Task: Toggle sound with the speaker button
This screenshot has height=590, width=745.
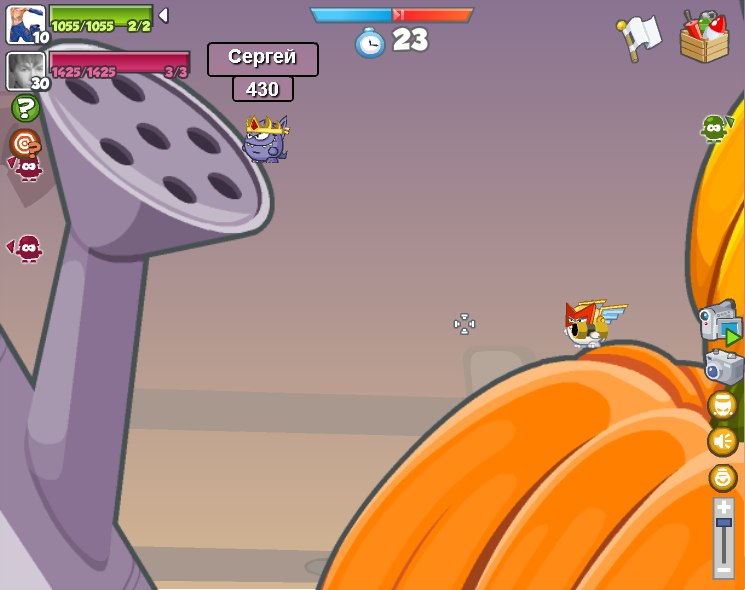Action: [x=722, y=441]
